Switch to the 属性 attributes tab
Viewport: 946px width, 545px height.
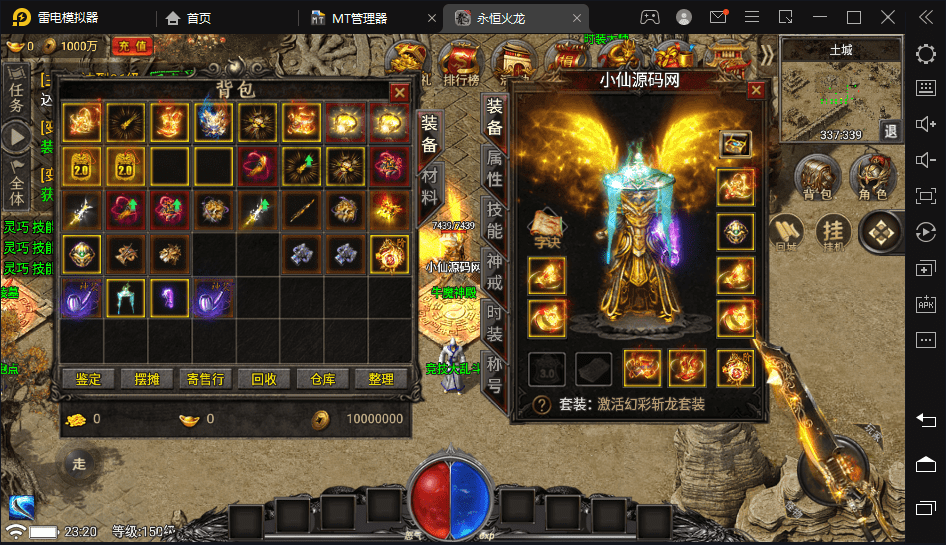point(494,168)
